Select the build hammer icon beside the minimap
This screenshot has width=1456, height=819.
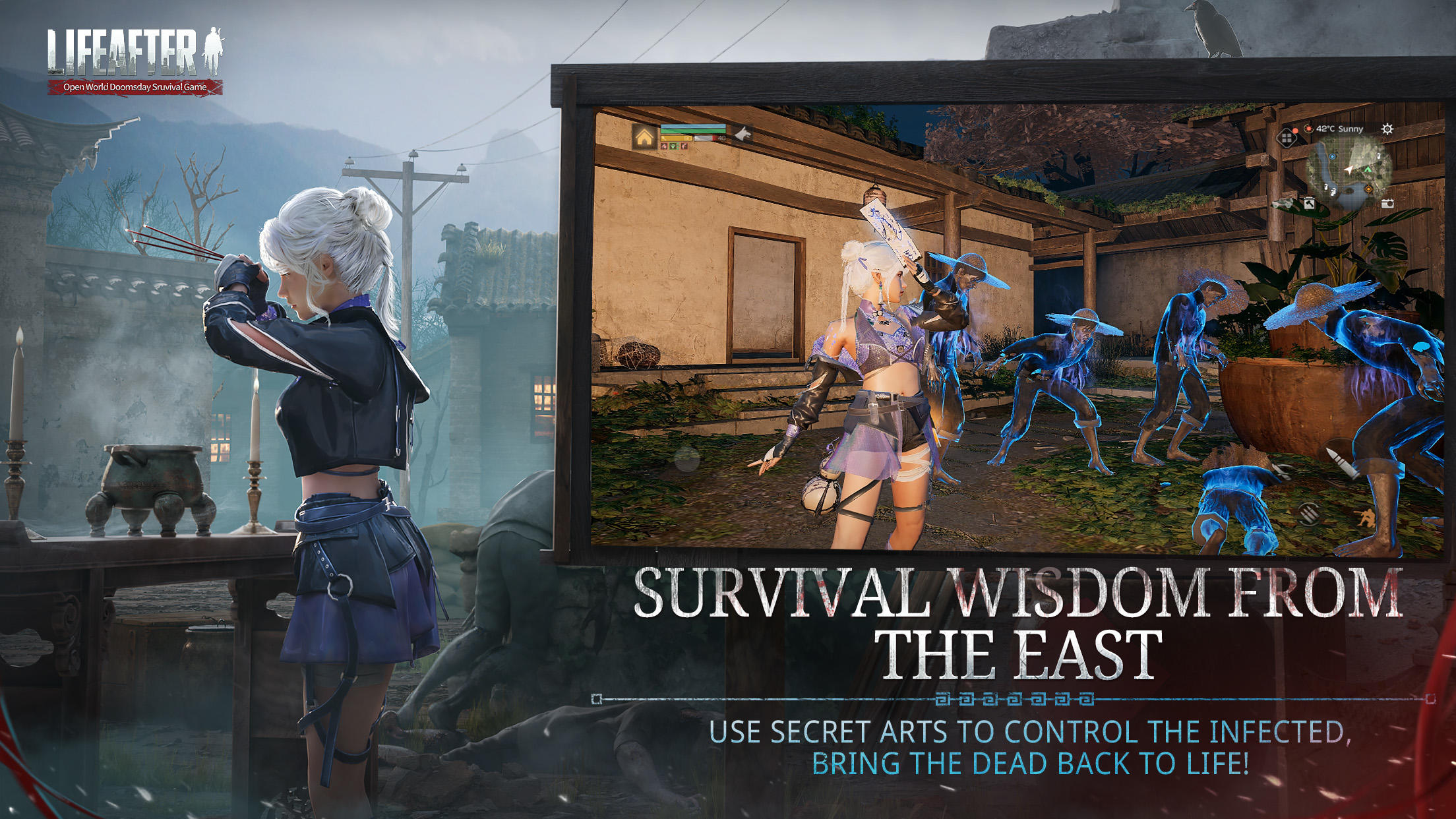coord(1310,204)
